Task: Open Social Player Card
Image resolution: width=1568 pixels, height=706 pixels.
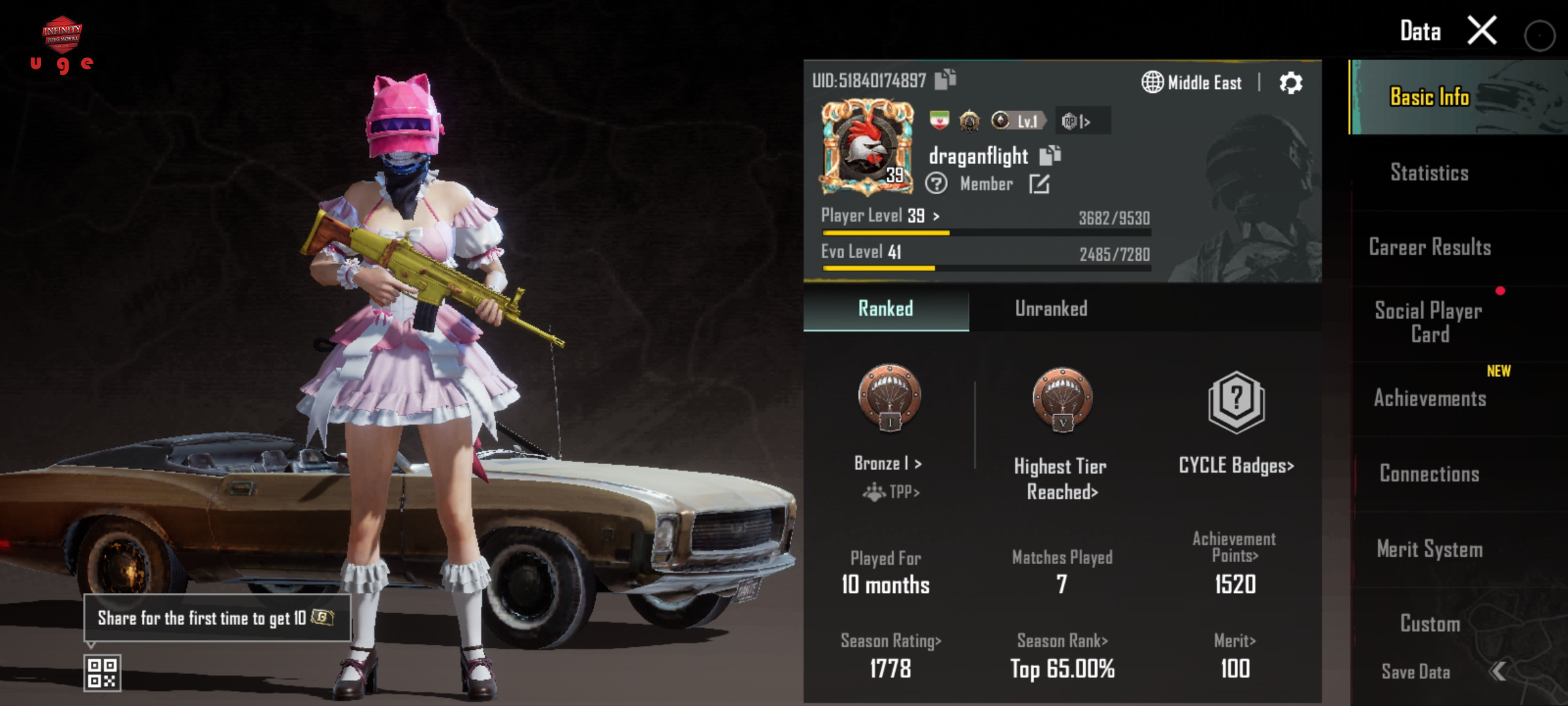Action: click(x=1429, y=322)
